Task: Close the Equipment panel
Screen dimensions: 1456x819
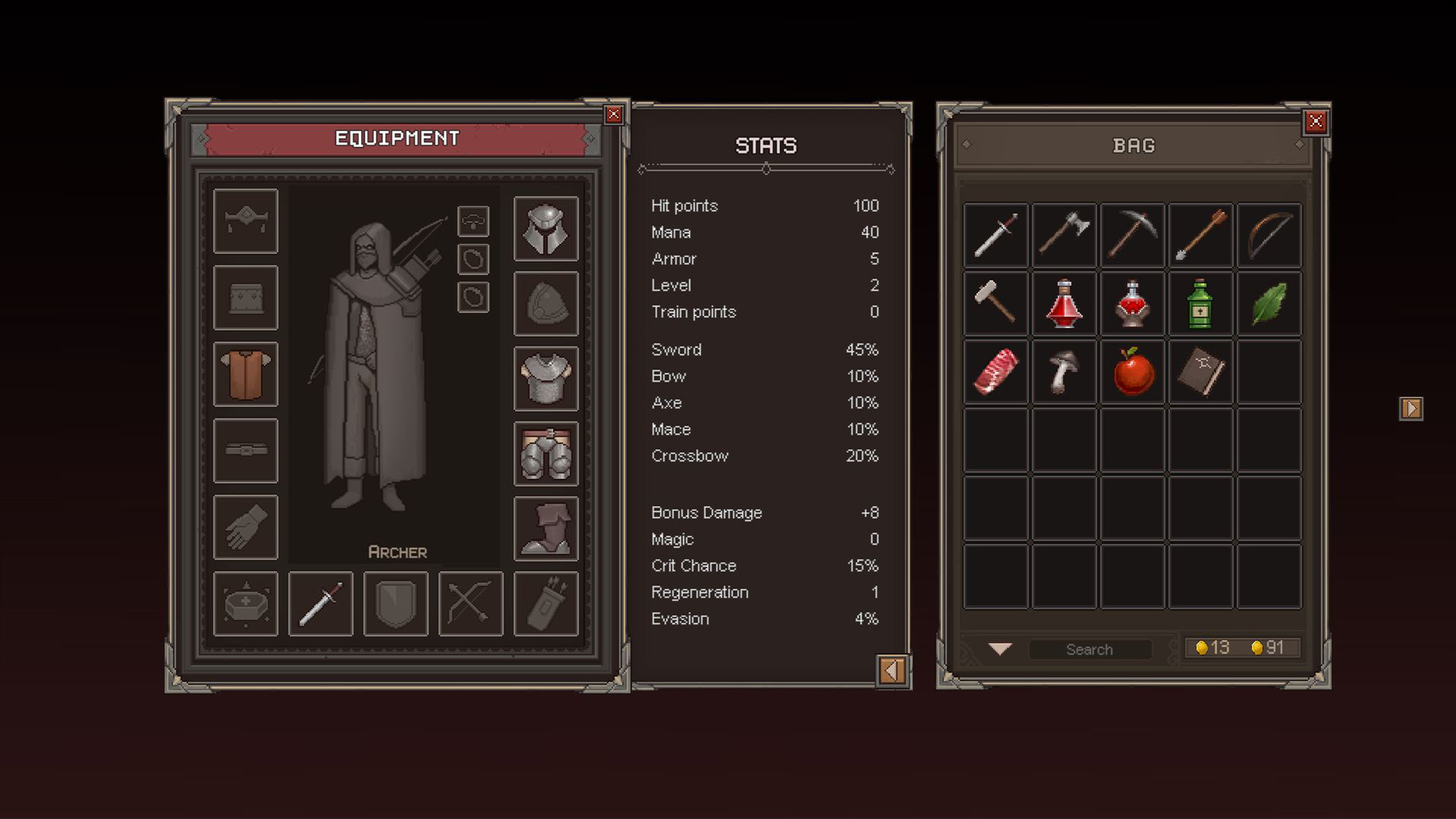Action: (613, 115)
